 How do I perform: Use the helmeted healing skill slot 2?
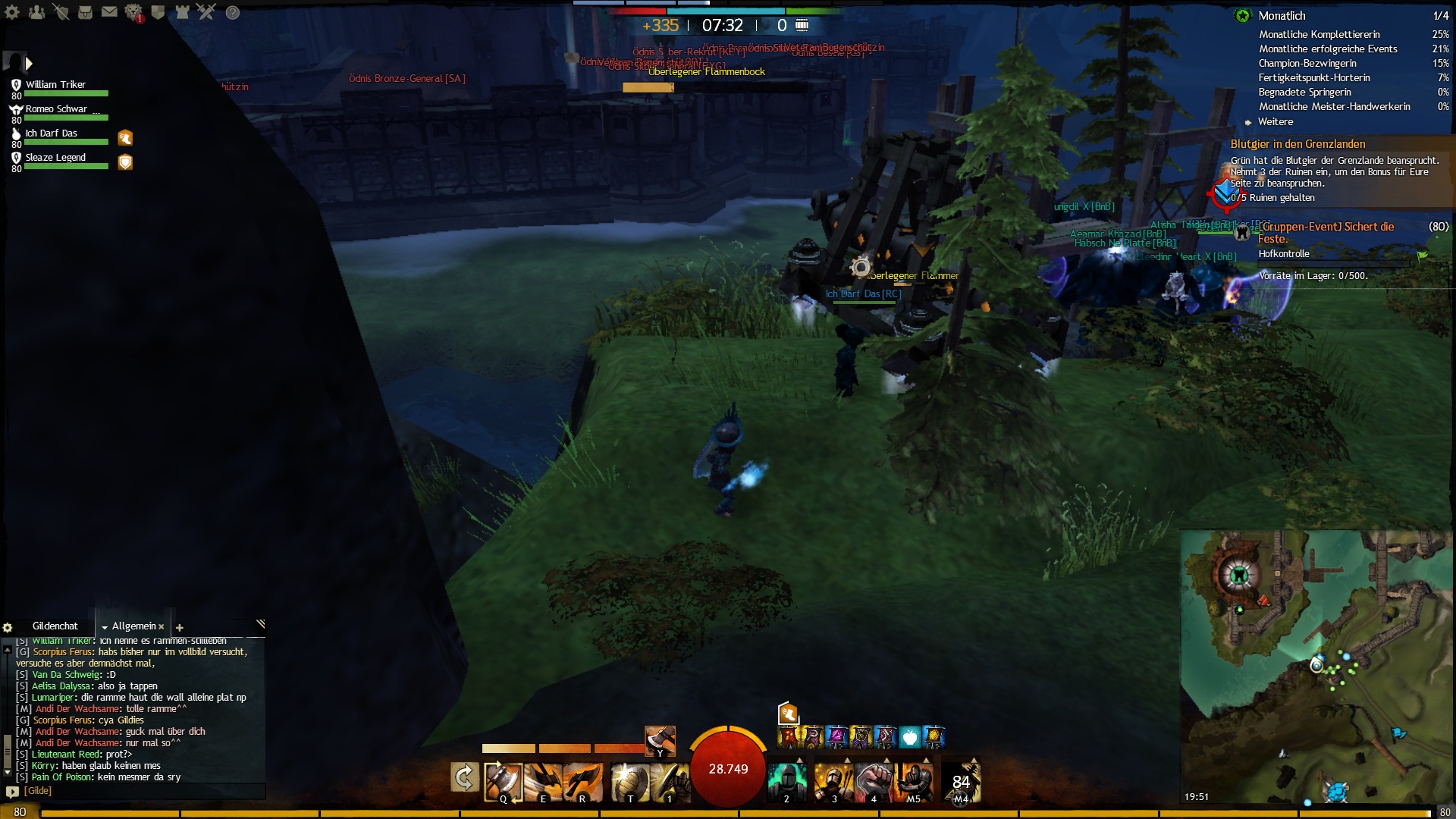coord(786,781)
